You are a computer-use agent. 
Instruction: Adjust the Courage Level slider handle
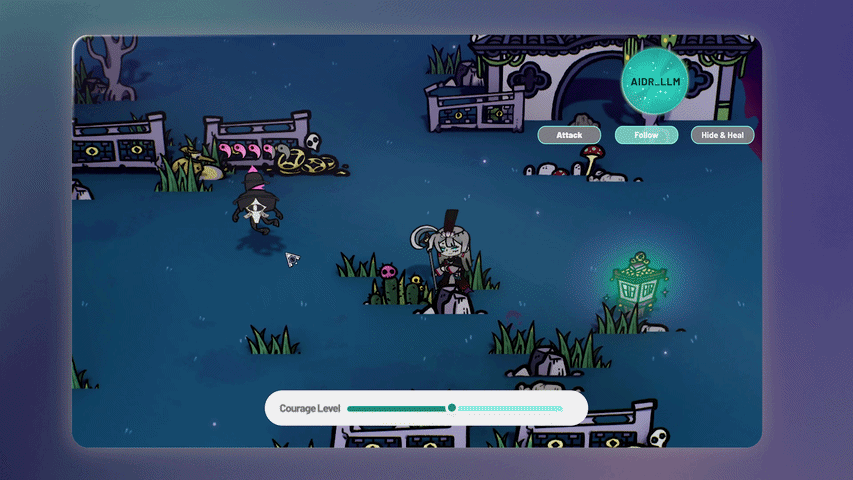[x=452, y=408]
